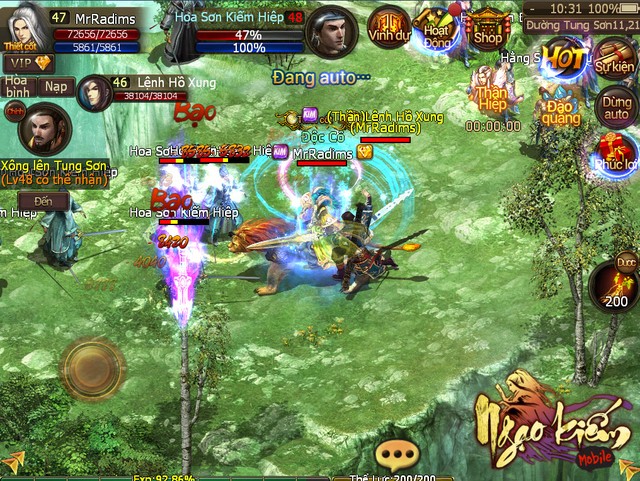
Task: Open the Hoạt Động activities icon
Action: click(435, 28)
